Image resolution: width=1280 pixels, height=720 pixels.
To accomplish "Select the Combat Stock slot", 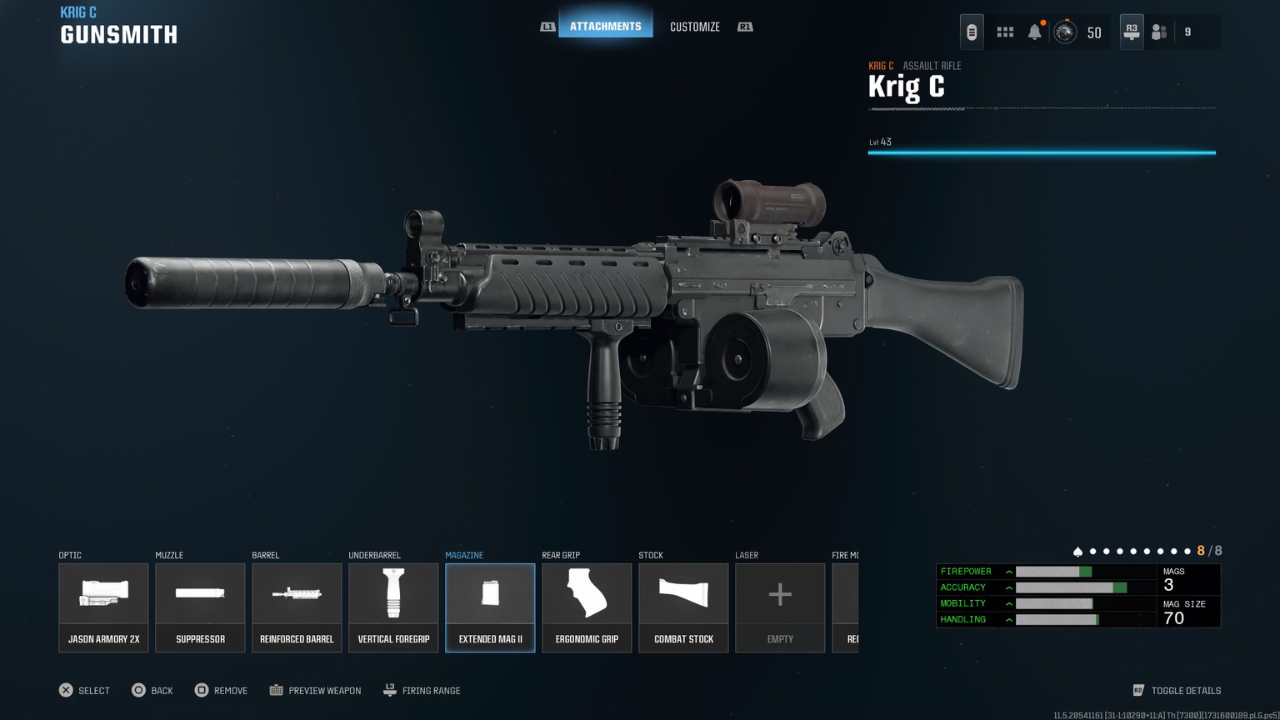I will 684,607.
